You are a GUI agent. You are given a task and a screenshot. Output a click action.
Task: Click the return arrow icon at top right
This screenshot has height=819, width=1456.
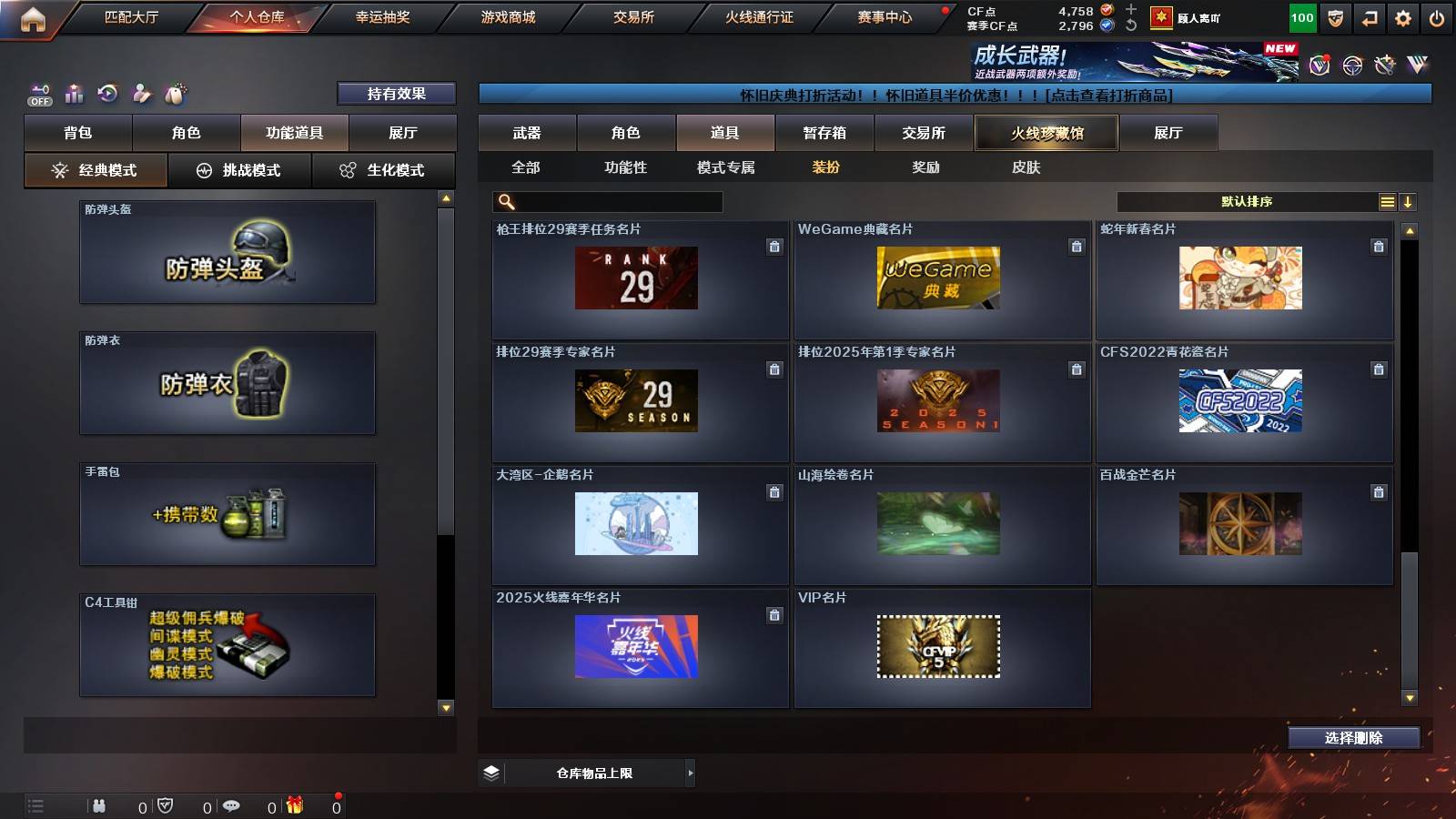[1370, 16]
